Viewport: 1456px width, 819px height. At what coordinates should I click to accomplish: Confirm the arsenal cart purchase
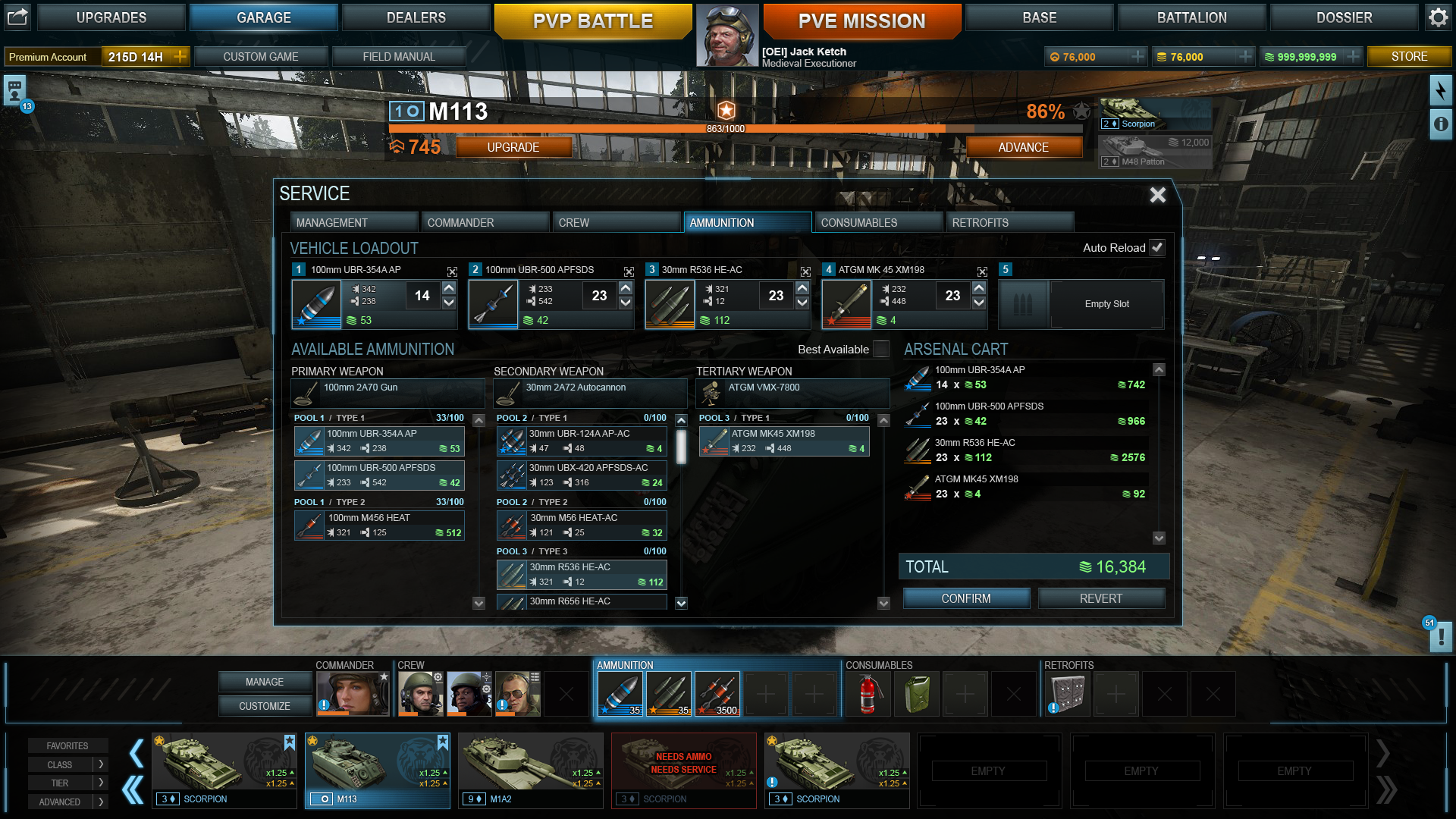(x=966, y=598)
